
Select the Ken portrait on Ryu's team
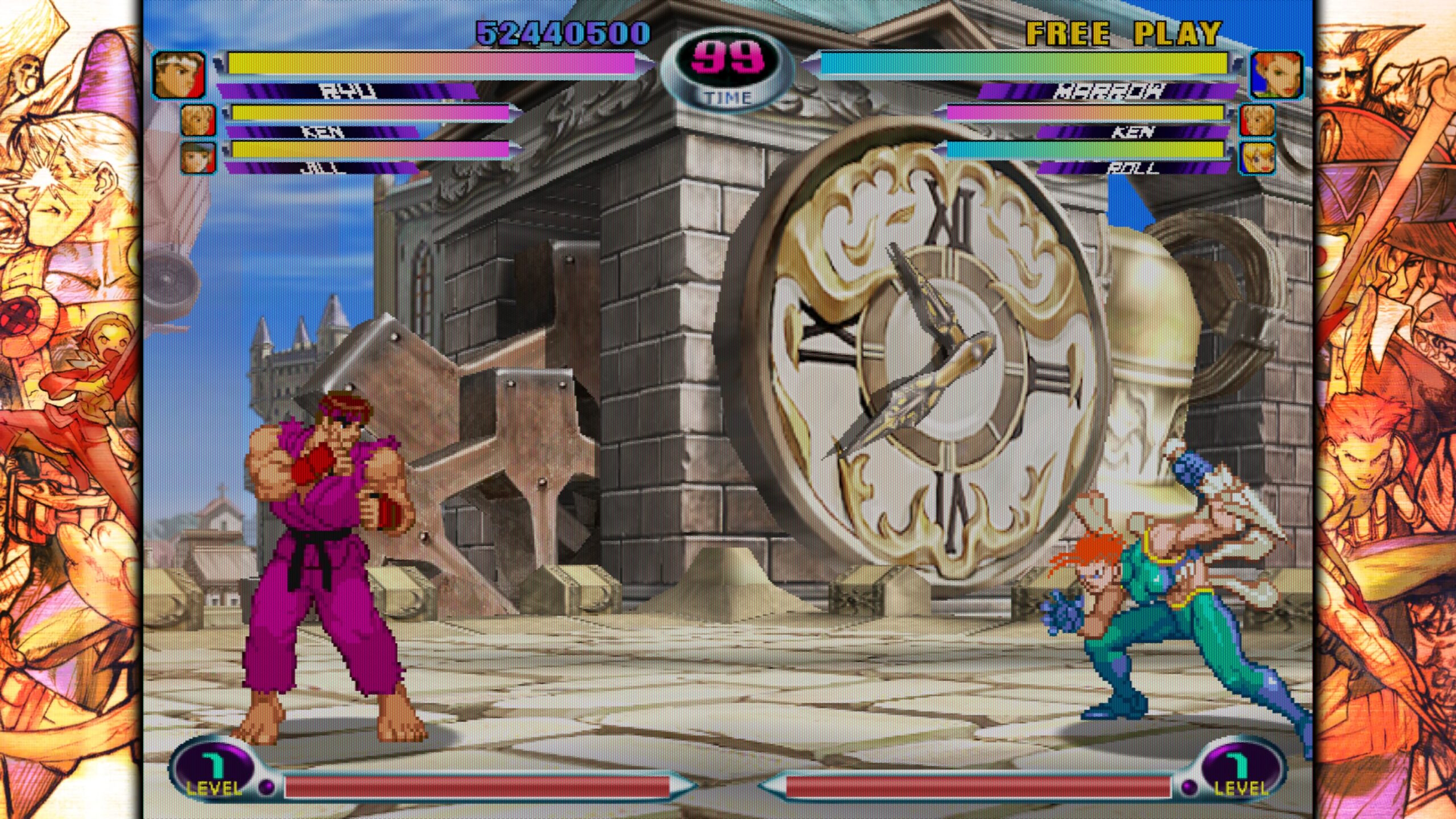[x=198, y=120]
